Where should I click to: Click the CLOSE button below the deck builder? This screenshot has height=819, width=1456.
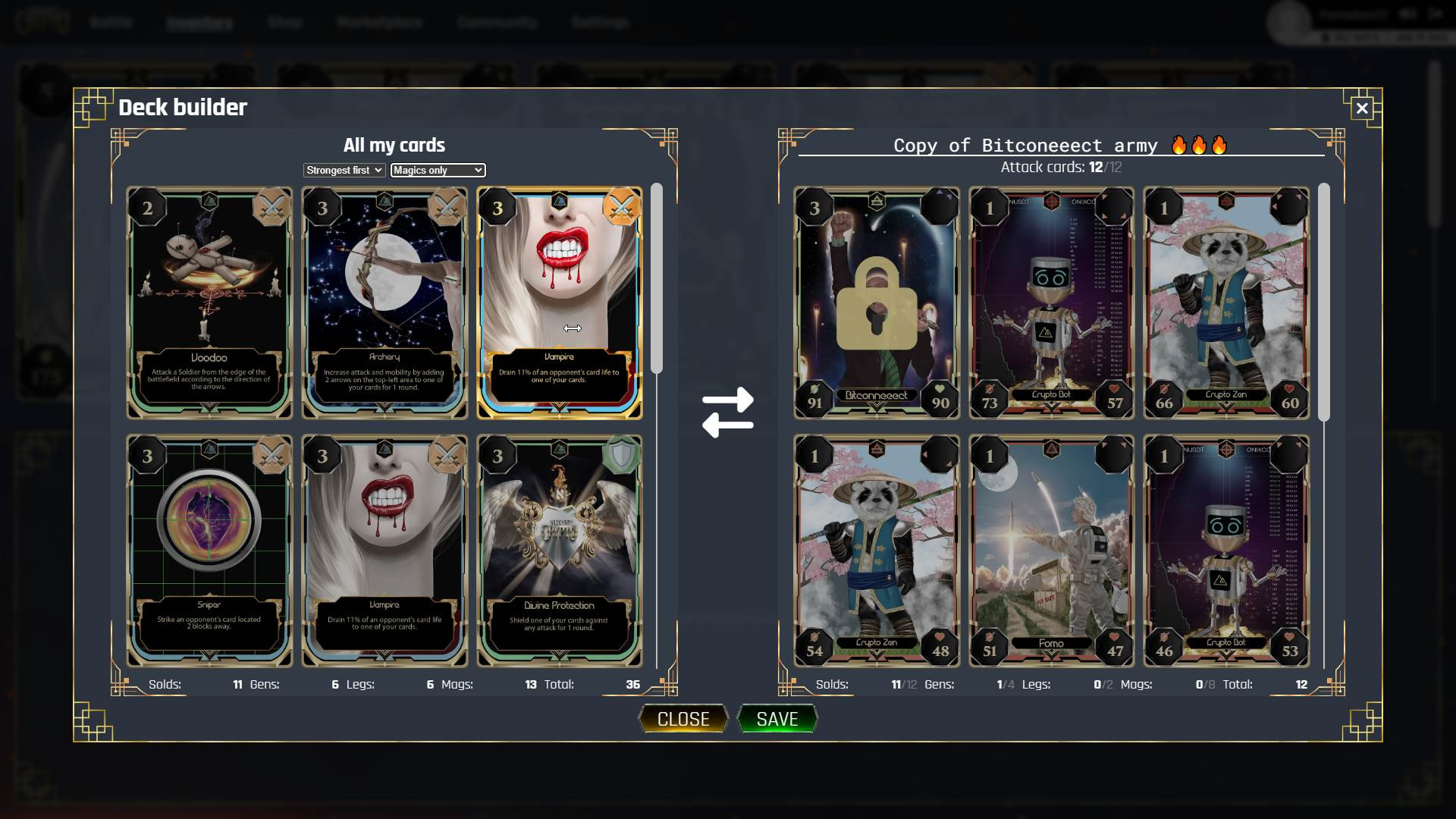coord(682,718)
